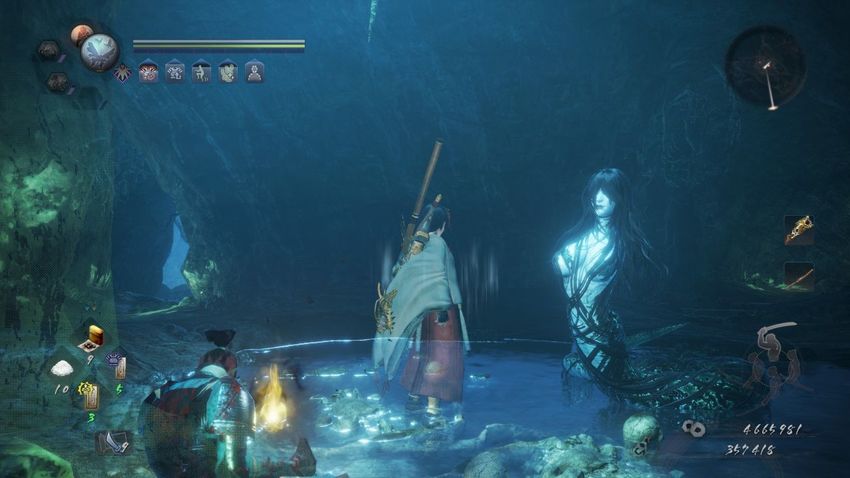Use the blue-sigil talisman item

(118, 367)
